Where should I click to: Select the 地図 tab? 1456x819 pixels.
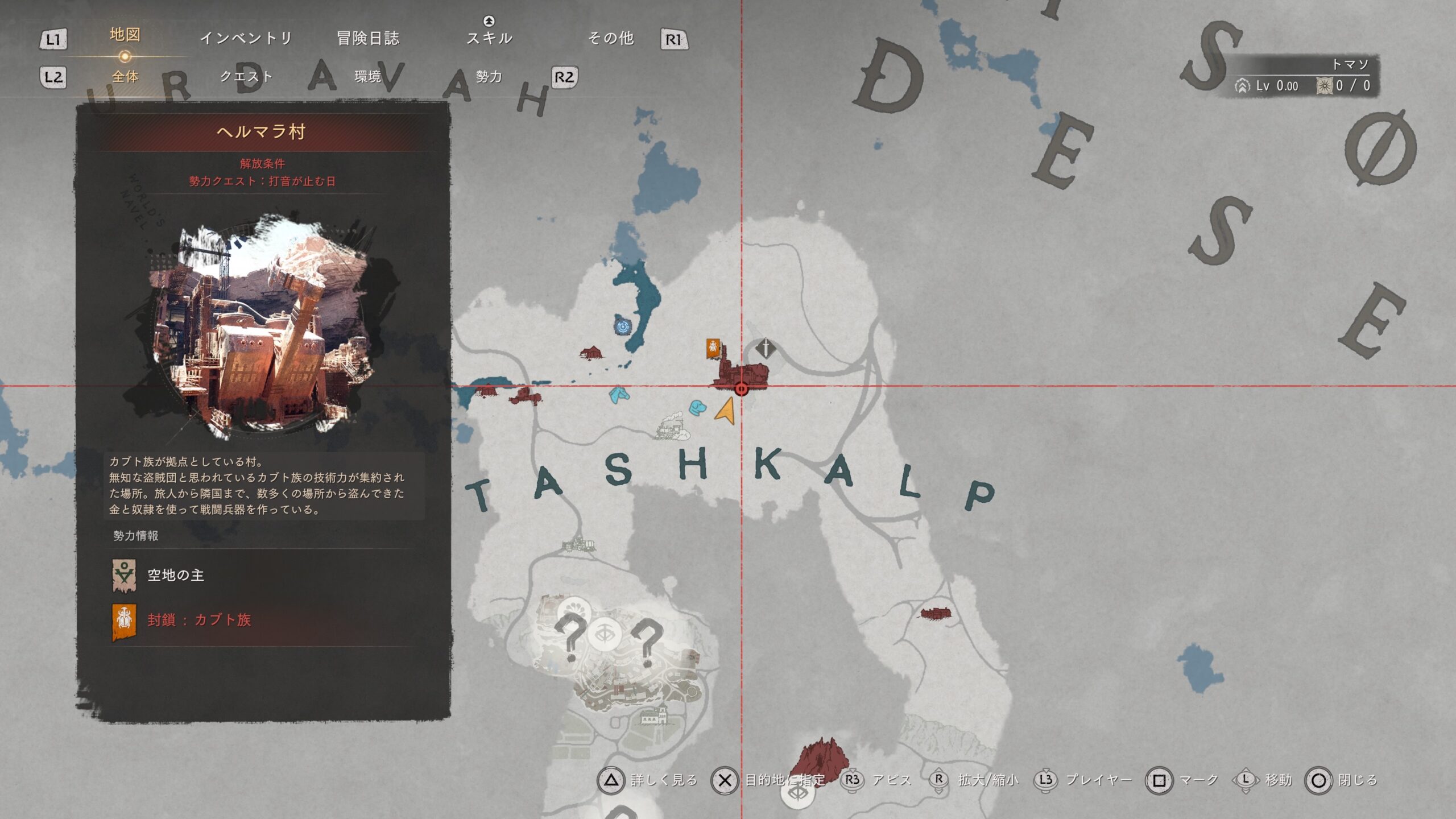point(125,35)
